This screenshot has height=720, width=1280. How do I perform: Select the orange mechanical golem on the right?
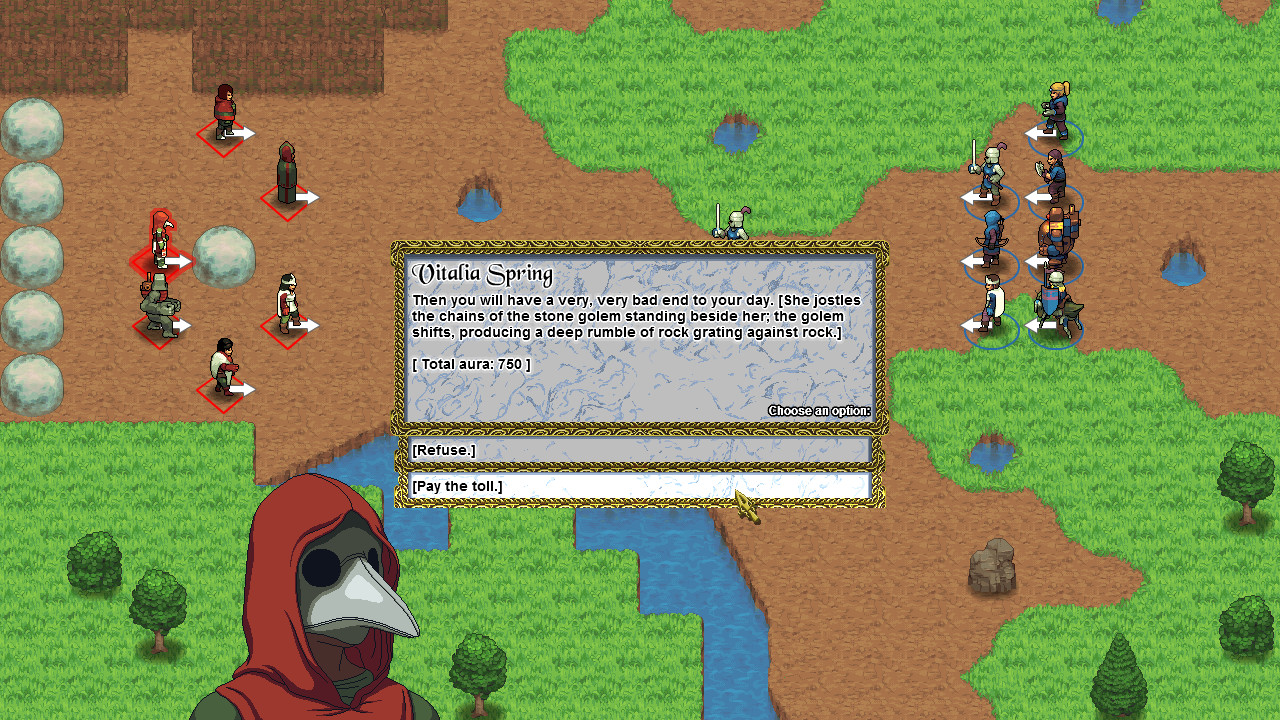[x=1057, y=233]
